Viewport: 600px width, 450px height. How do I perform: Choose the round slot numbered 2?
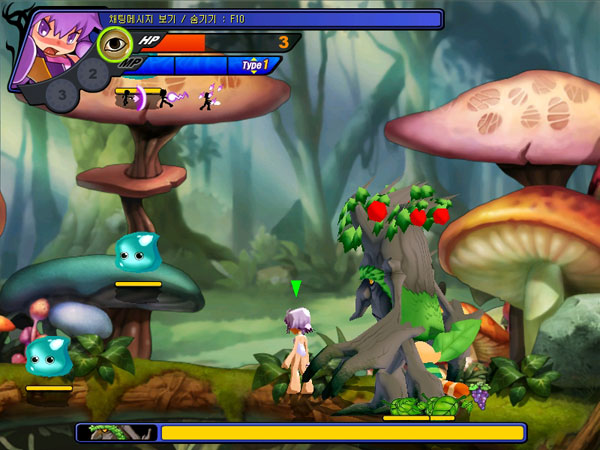92,72
